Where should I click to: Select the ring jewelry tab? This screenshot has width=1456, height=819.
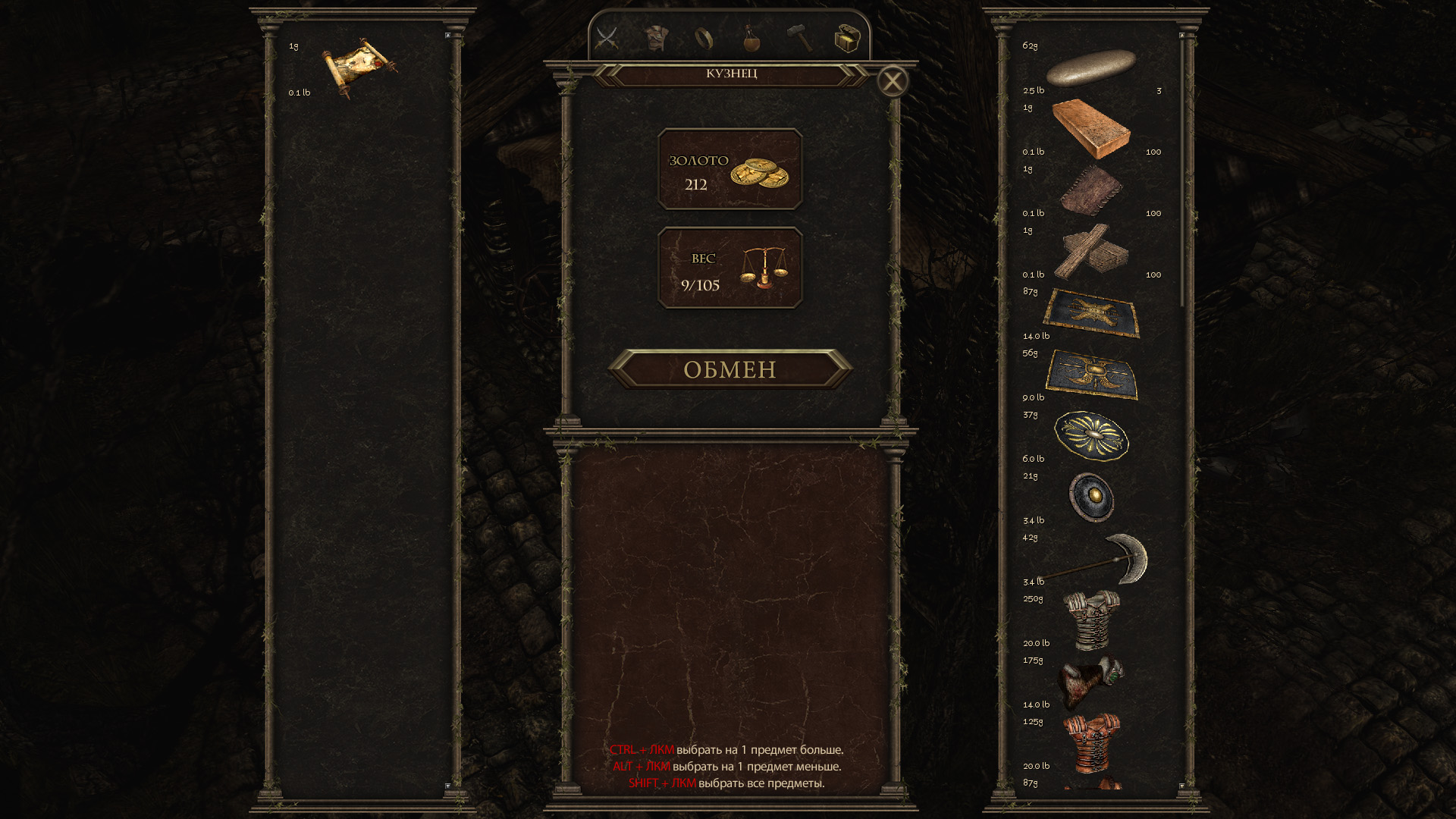coord(704,38)
